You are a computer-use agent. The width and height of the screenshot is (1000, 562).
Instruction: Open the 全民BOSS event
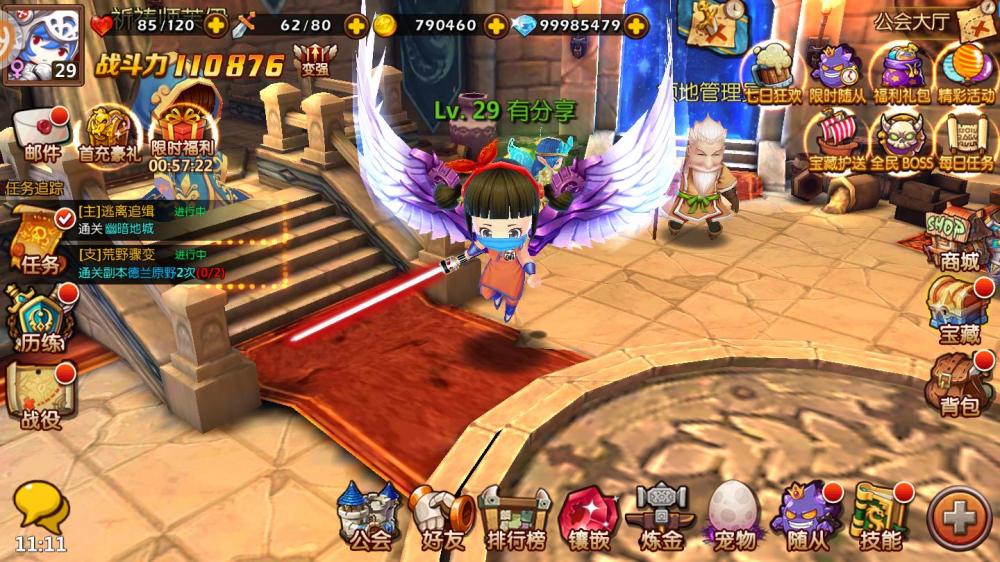(x=901, y=140)
